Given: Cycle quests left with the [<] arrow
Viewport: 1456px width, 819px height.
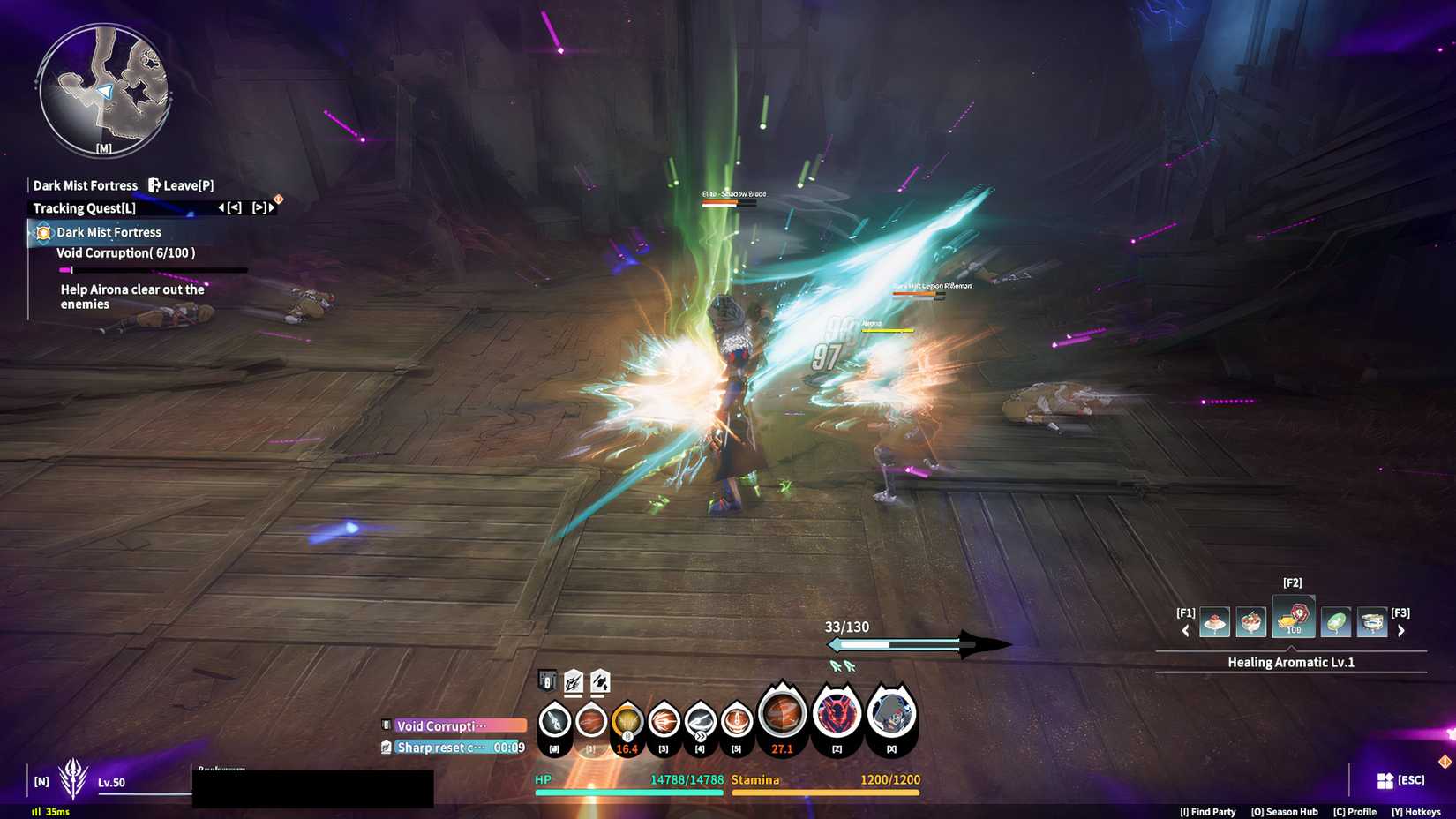Looking at the screenshot, I should (x=233, y=208).
